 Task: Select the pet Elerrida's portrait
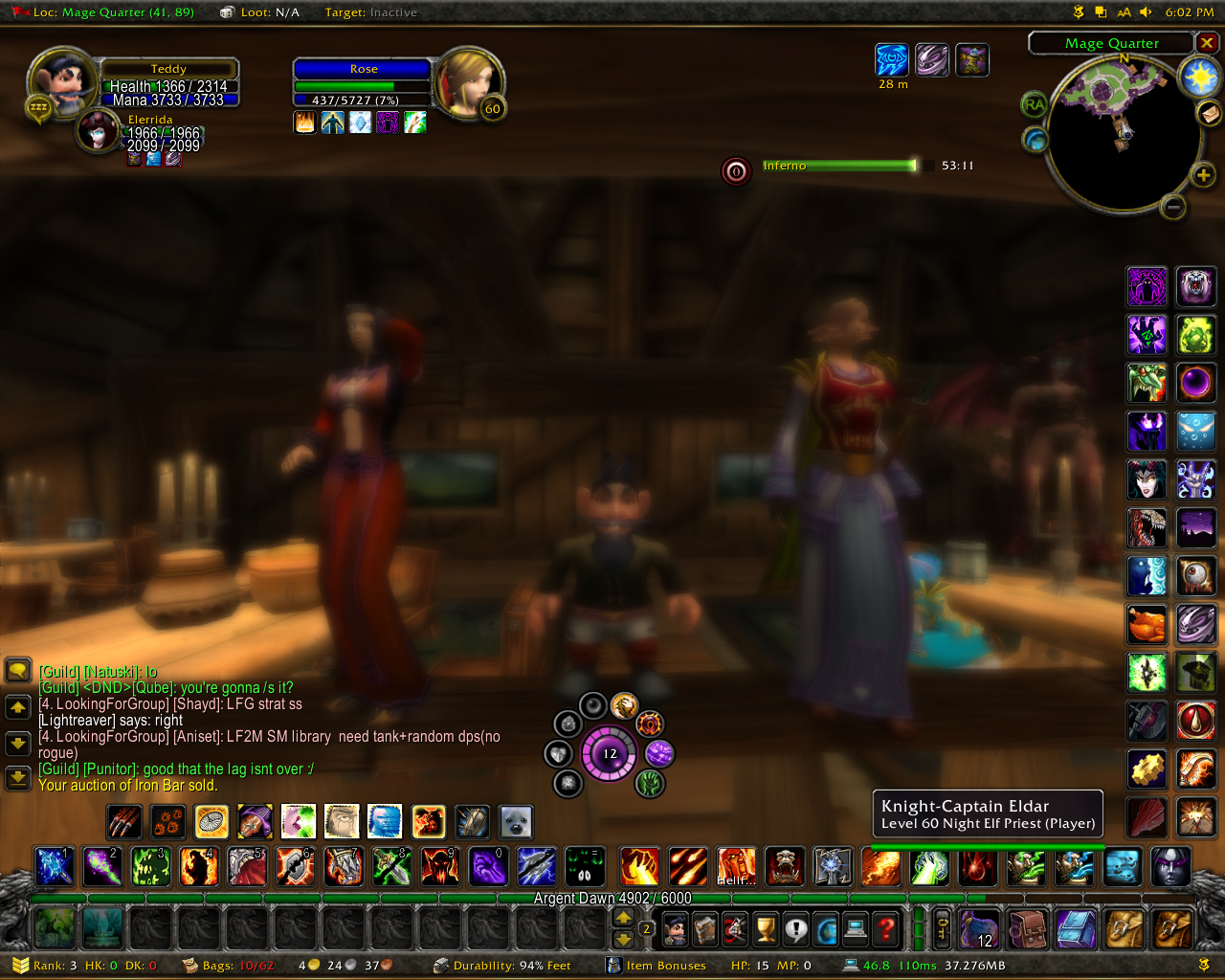coord(98,131)
